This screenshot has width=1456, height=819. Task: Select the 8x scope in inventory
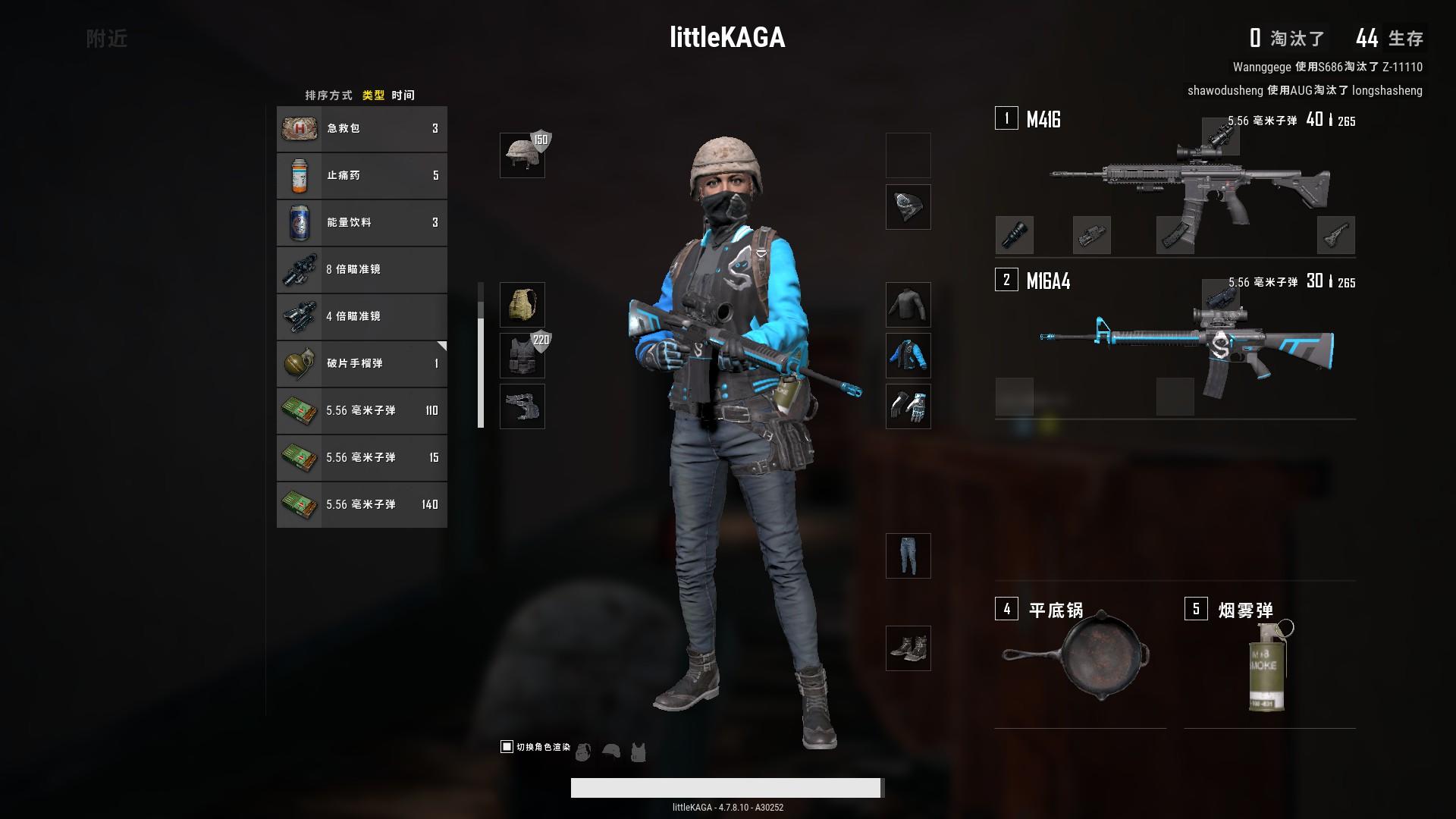pos(362,270)
